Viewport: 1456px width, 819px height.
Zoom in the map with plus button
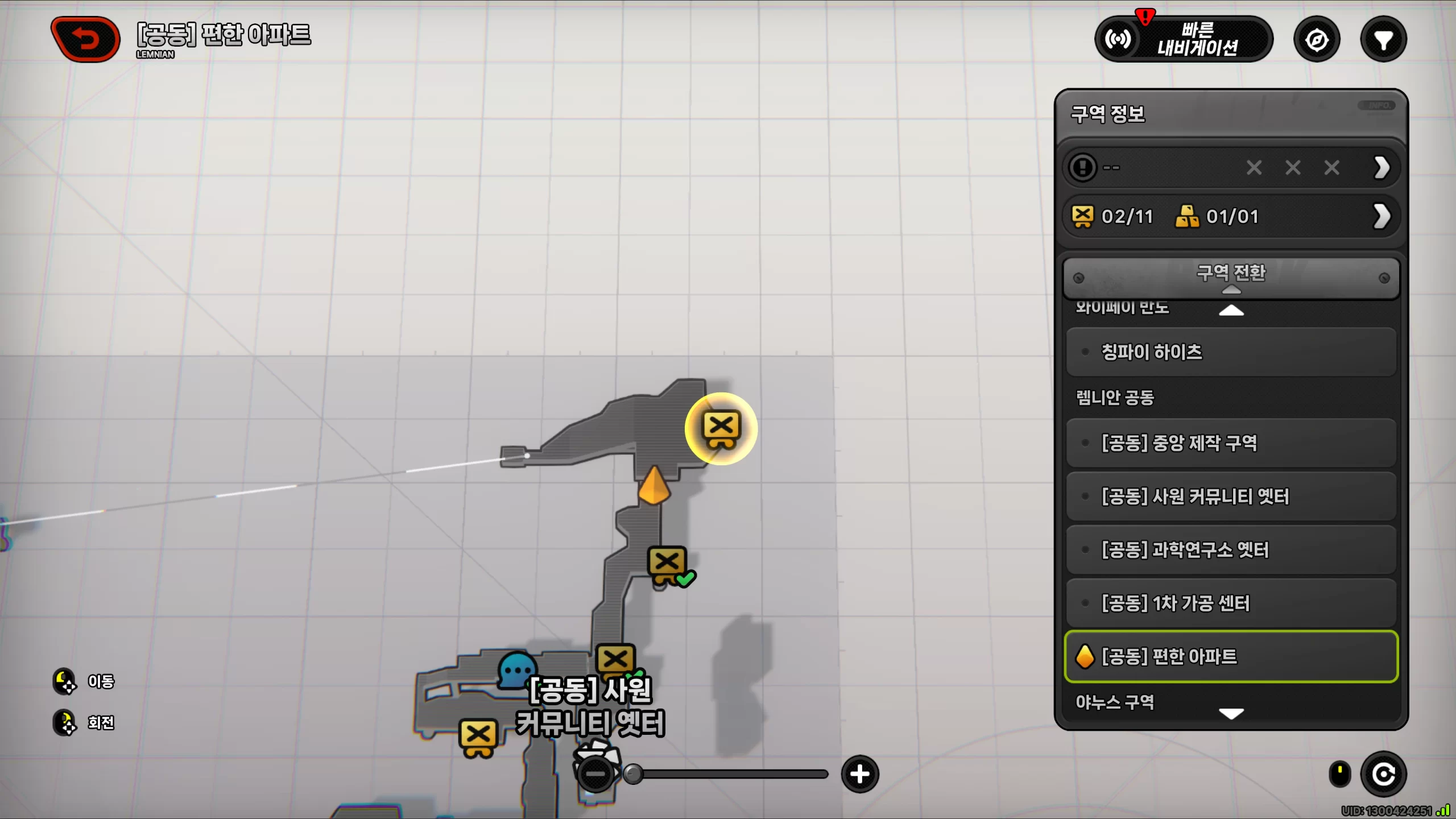pos(859,774)
